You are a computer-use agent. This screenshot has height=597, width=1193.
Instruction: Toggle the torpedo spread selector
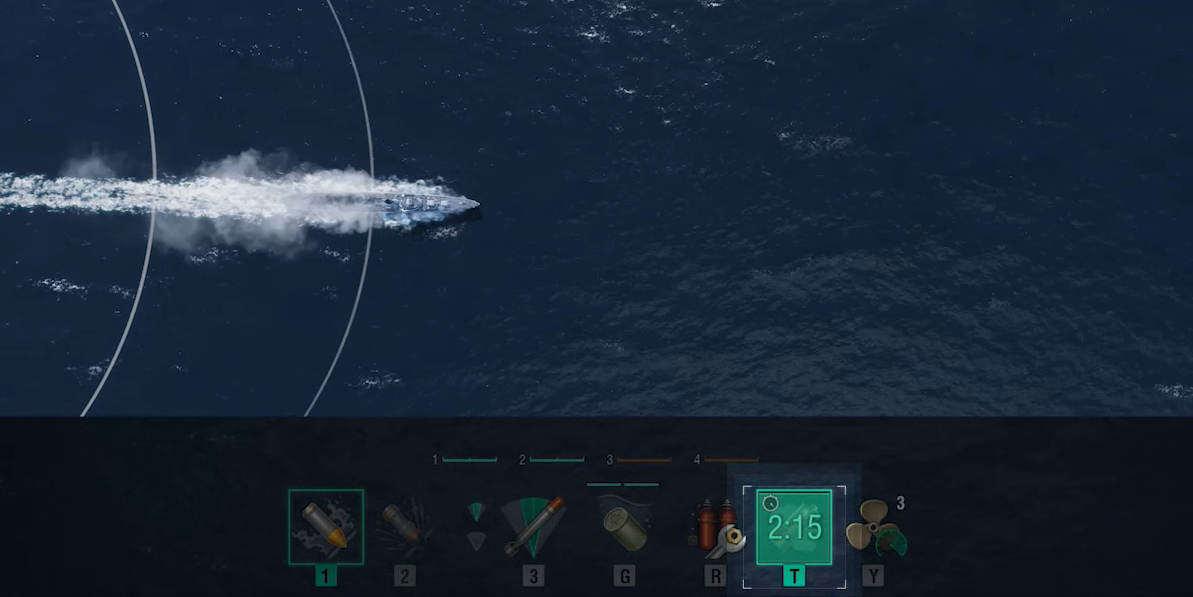tap(478, 527)
